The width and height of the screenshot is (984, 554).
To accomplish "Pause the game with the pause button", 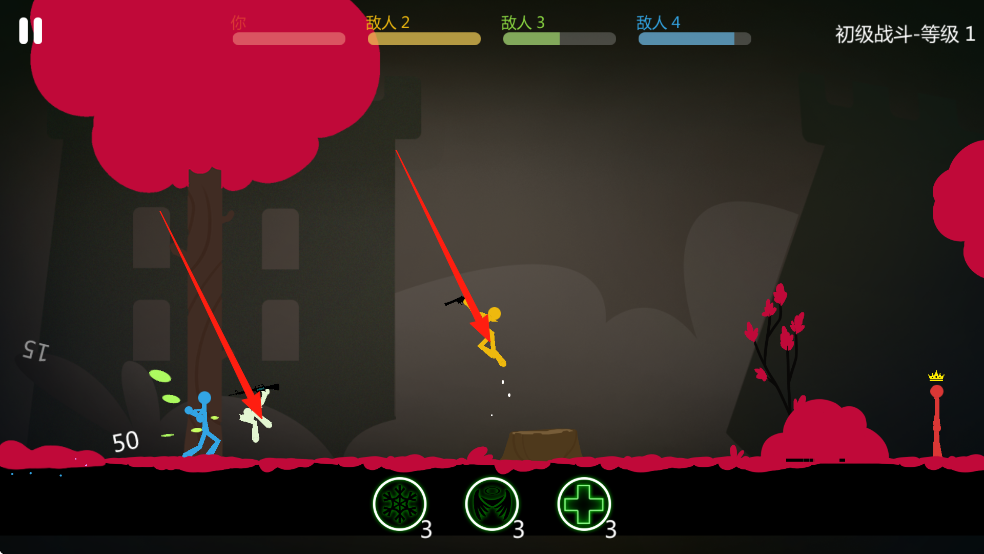I will pyautogui.click(x=30, y=31).
